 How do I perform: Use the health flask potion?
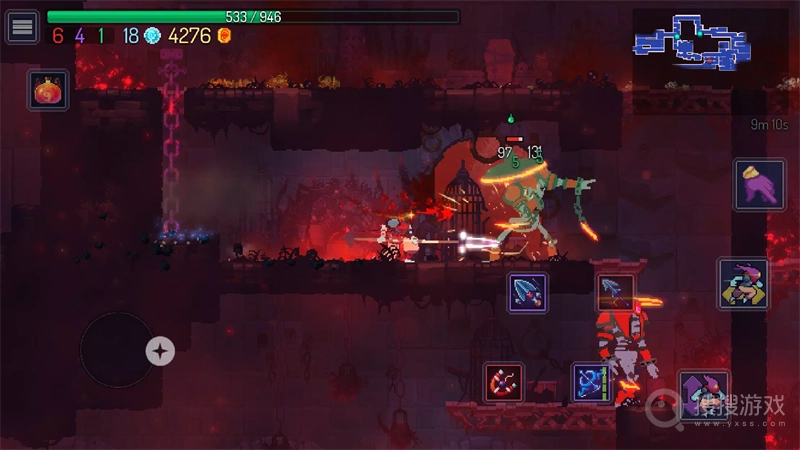[48, 91]
